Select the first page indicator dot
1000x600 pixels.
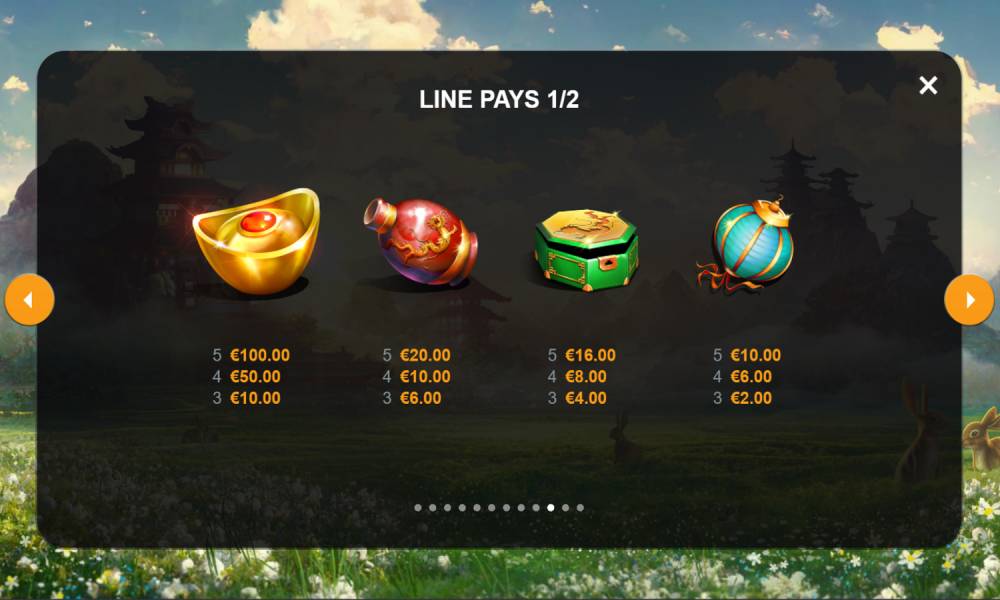point(418,508)
